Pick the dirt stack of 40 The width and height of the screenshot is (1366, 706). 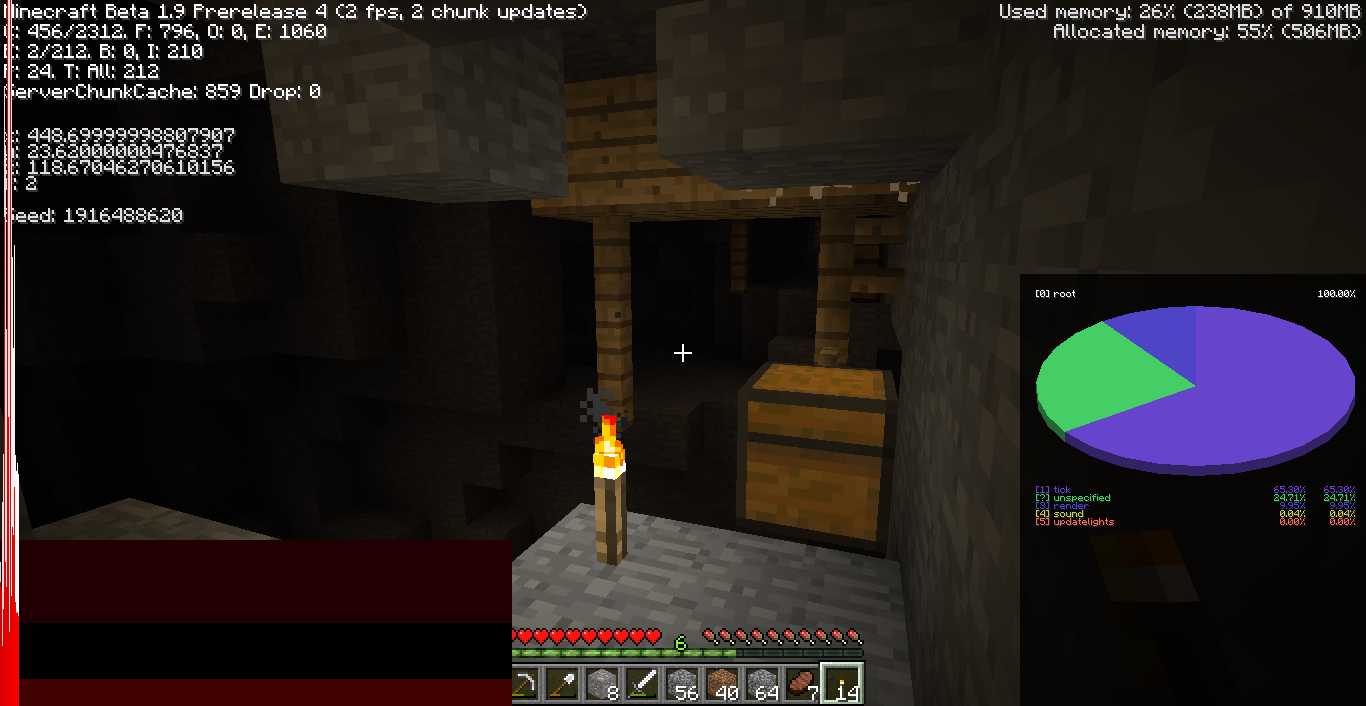click(722, 684)
